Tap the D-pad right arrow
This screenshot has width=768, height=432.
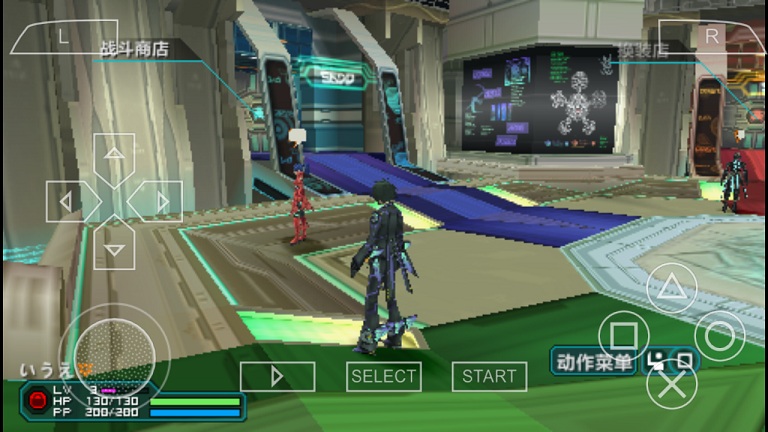tap(160, 201)
